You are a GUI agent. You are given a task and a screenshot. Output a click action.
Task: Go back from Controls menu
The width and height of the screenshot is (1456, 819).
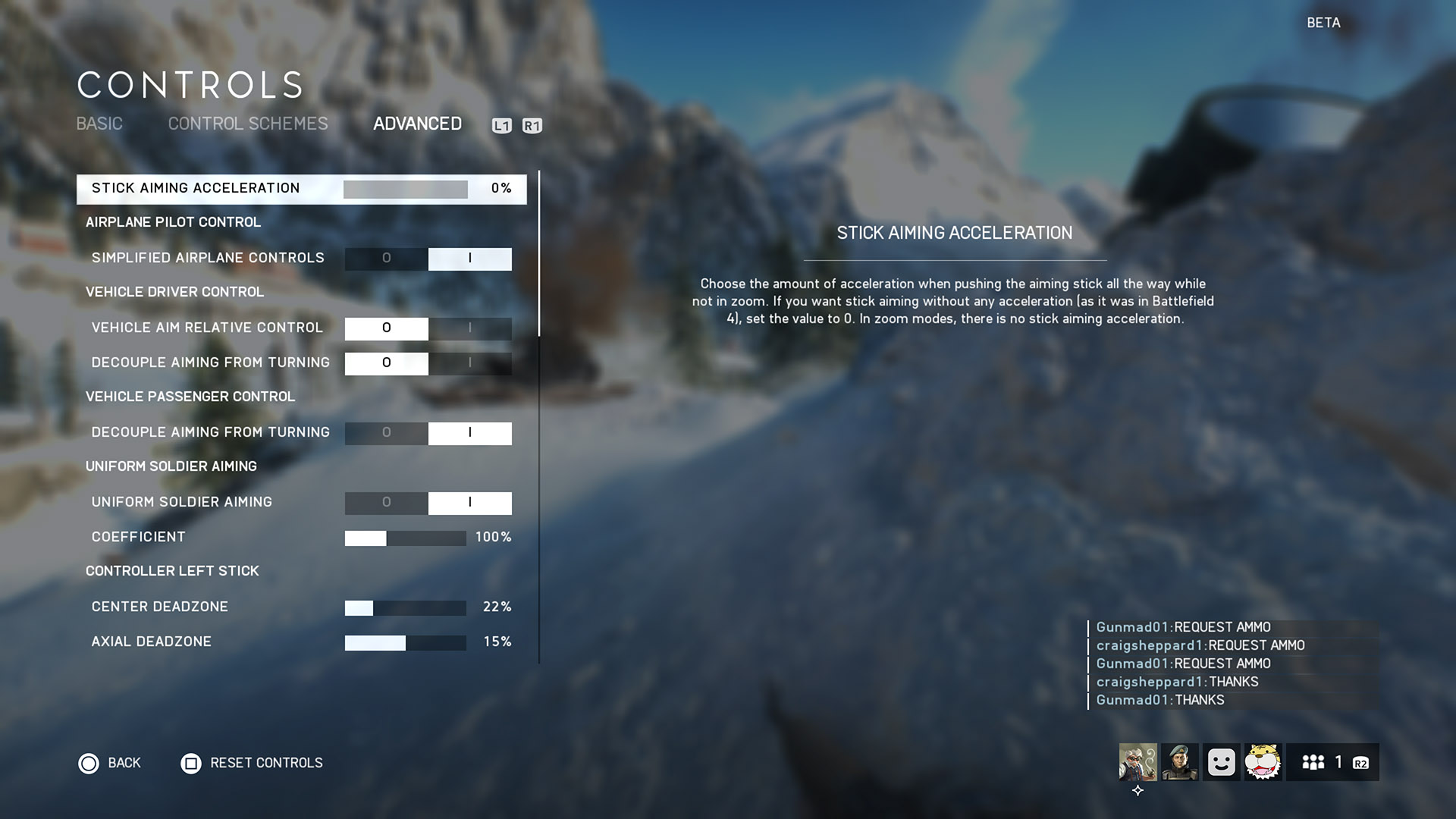110,763
